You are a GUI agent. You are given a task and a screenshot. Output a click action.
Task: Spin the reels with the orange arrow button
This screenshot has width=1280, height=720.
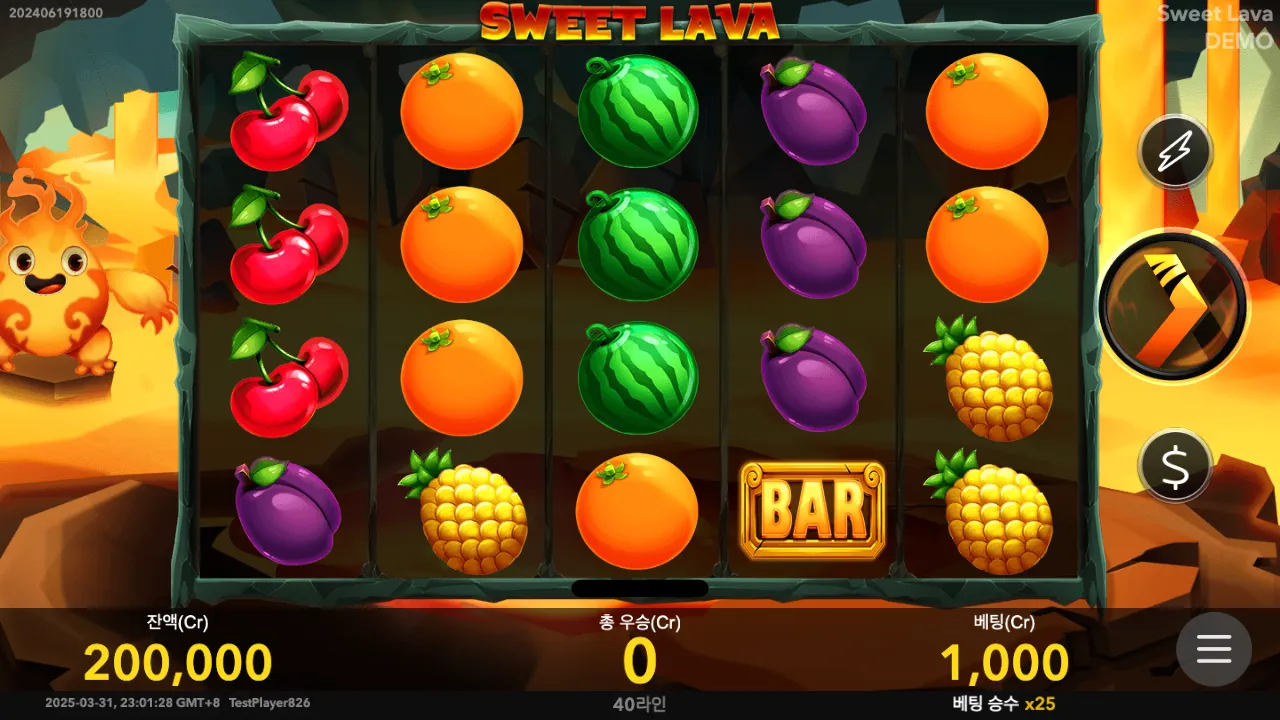pos(1172,306)
